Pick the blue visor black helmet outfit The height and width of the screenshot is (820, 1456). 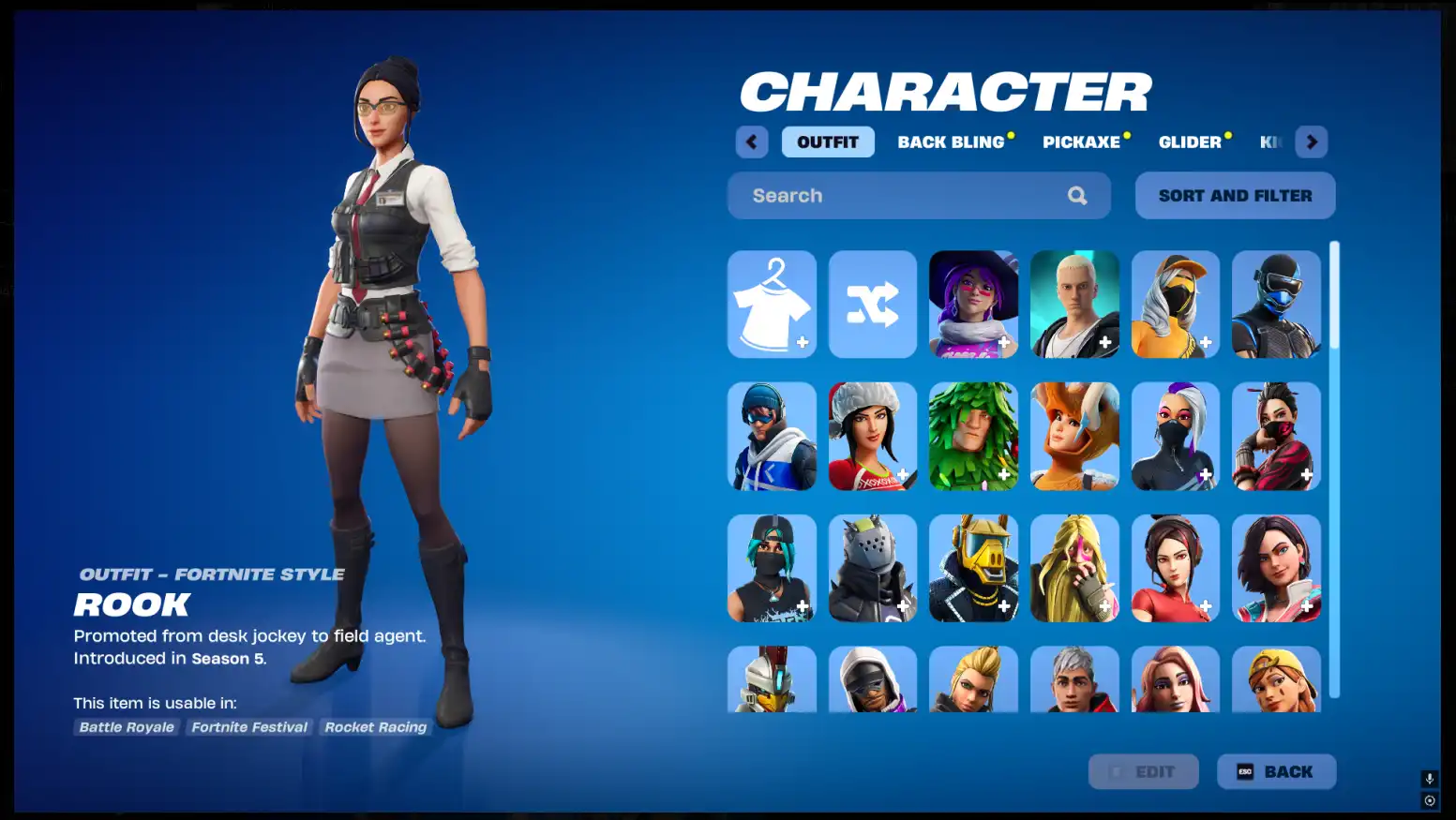[1276, 305]
